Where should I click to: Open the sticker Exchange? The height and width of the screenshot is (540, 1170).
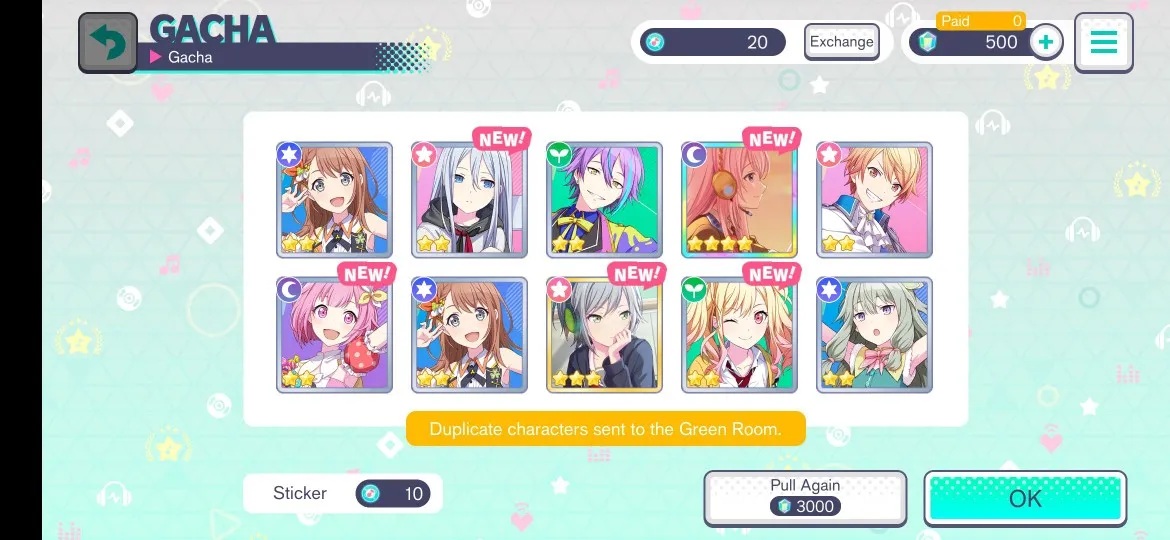click(841, 42)
